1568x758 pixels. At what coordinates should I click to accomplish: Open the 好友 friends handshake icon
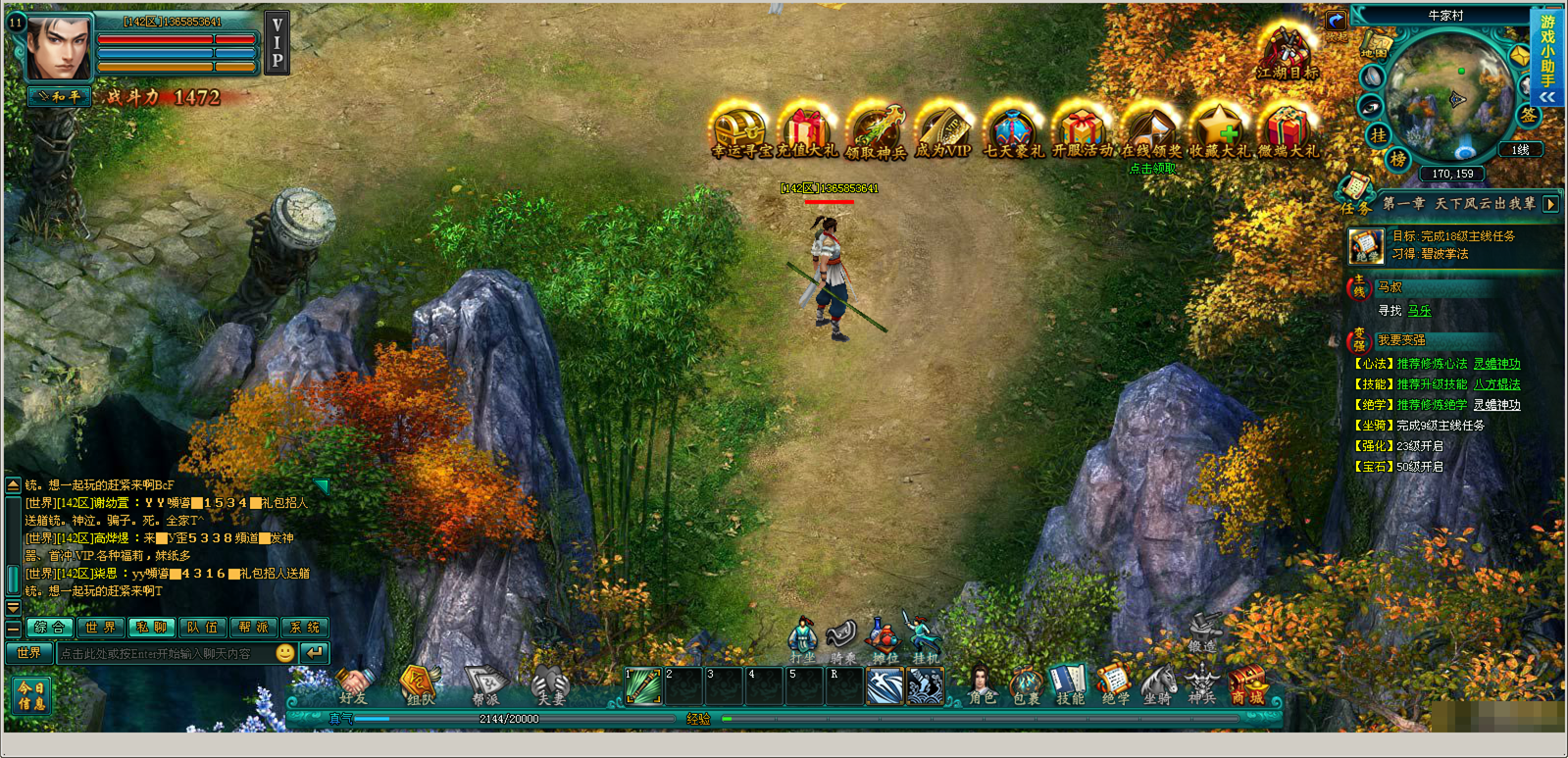[354, 683]
